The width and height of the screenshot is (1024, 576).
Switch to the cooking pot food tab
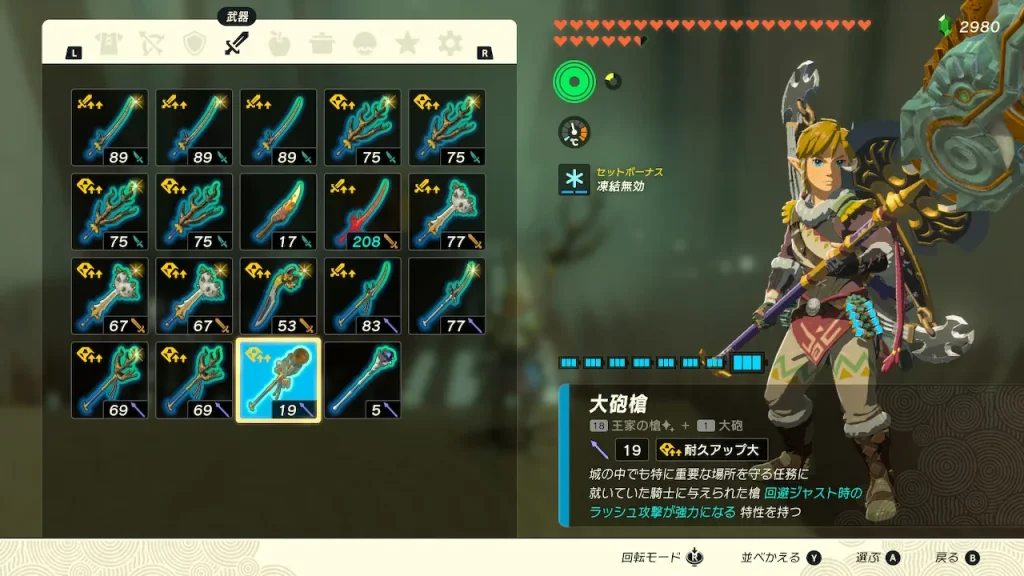[322, 44]
